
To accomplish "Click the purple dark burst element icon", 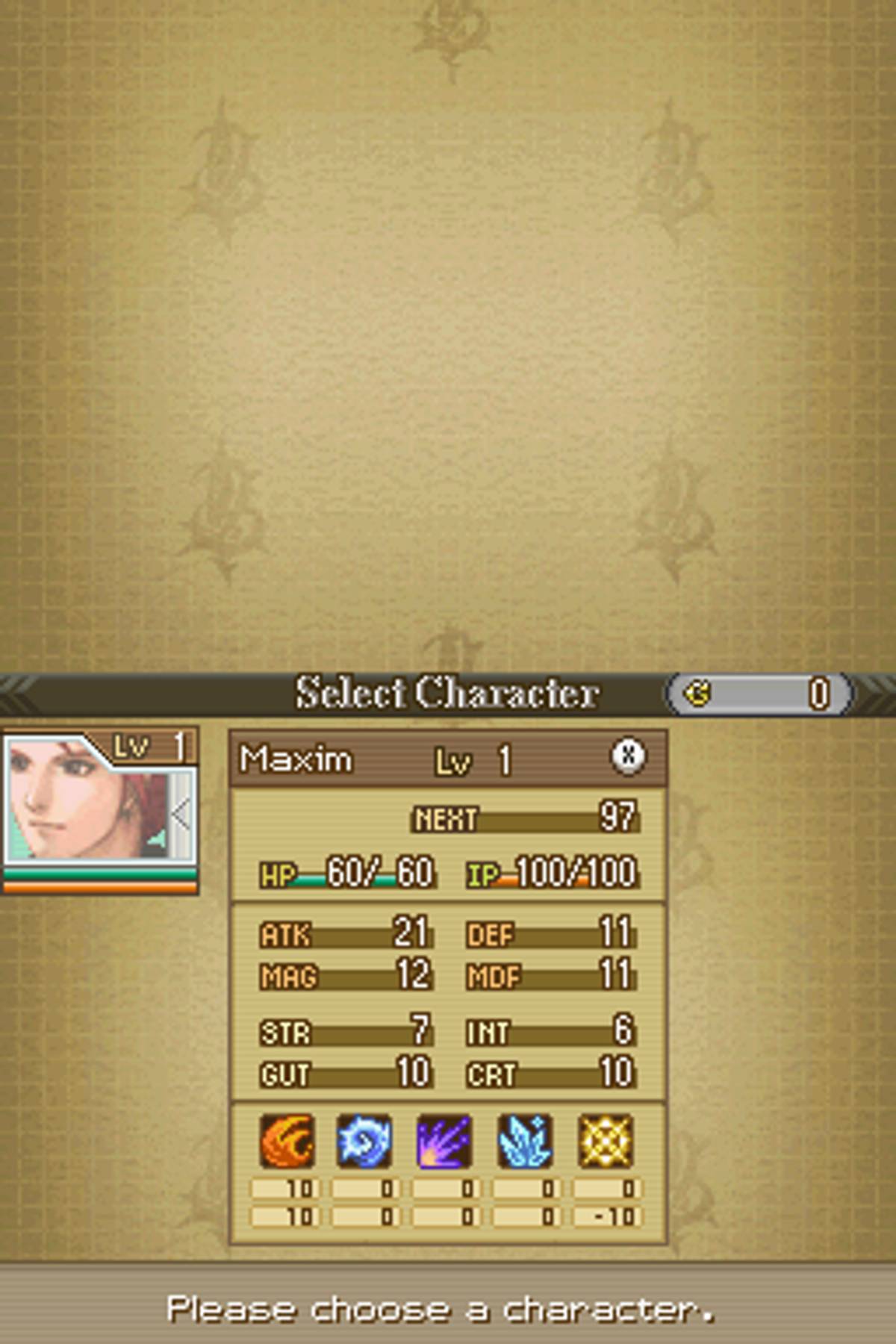I will tap(444, 1140).
